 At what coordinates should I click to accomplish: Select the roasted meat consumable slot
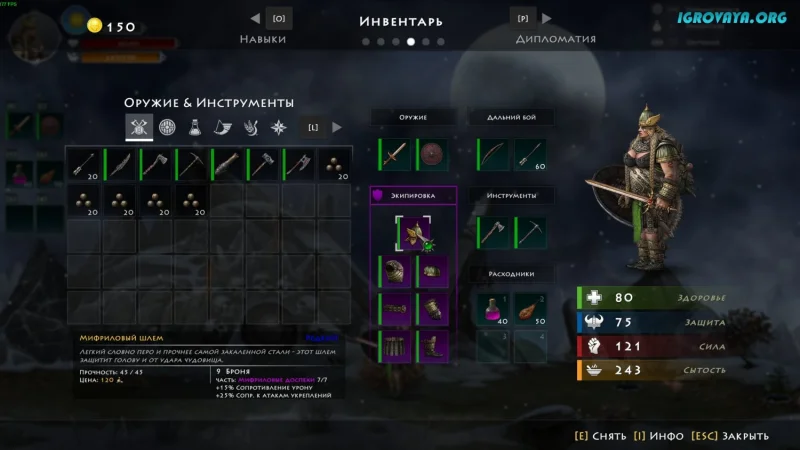531,309
